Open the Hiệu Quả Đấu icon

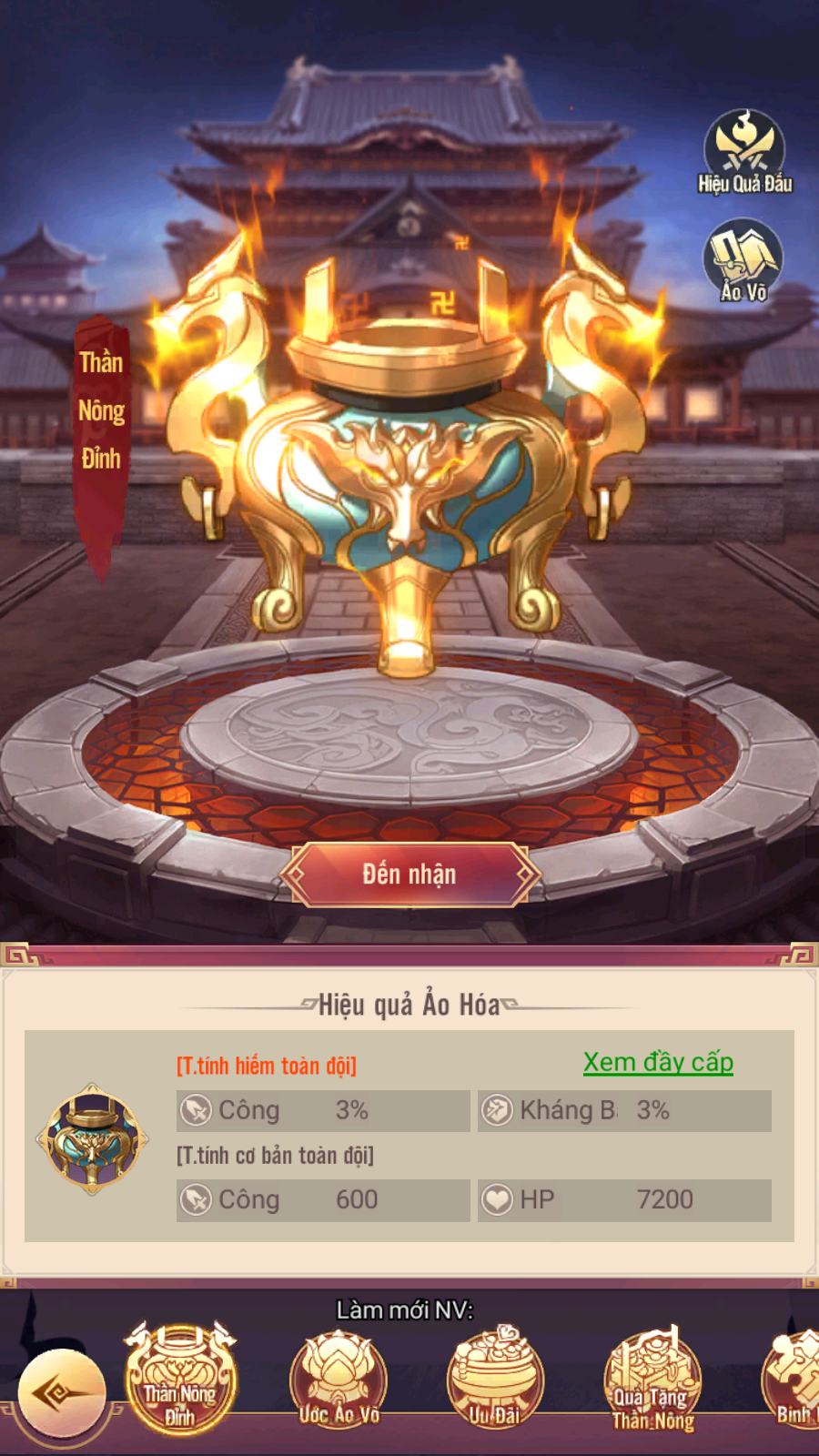(x=744, y=151)
